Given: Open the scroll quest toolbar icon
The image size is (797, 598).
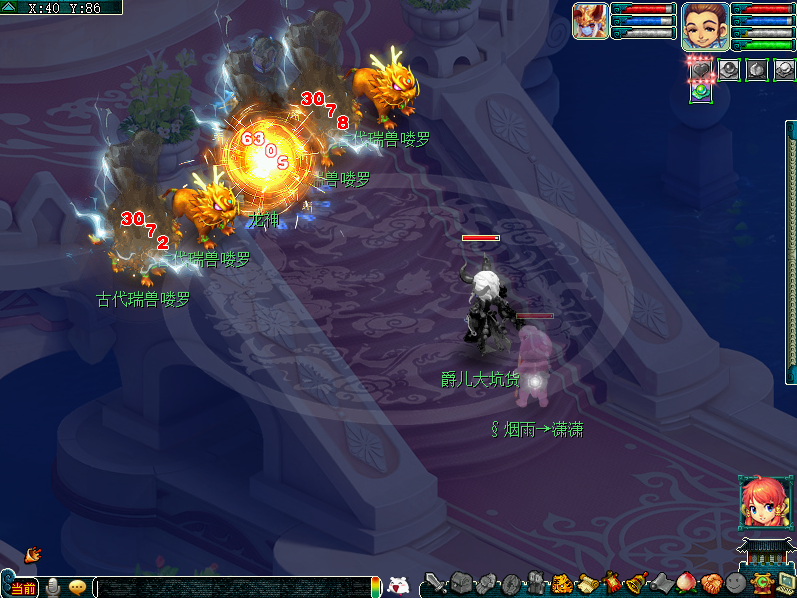Looking at the screenshot, I should click(588, 583).
